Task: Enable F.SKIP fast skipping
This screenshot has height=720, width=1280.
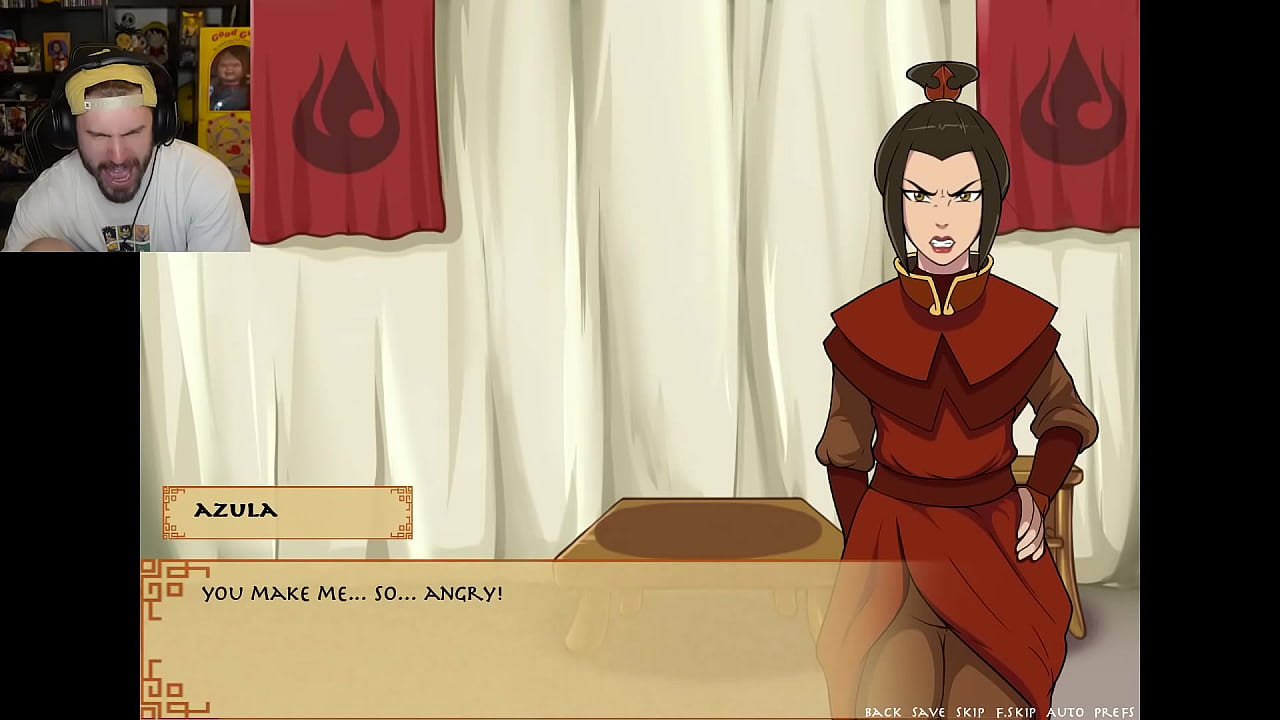Action: pyautogui.click(x=1018, y=711)
